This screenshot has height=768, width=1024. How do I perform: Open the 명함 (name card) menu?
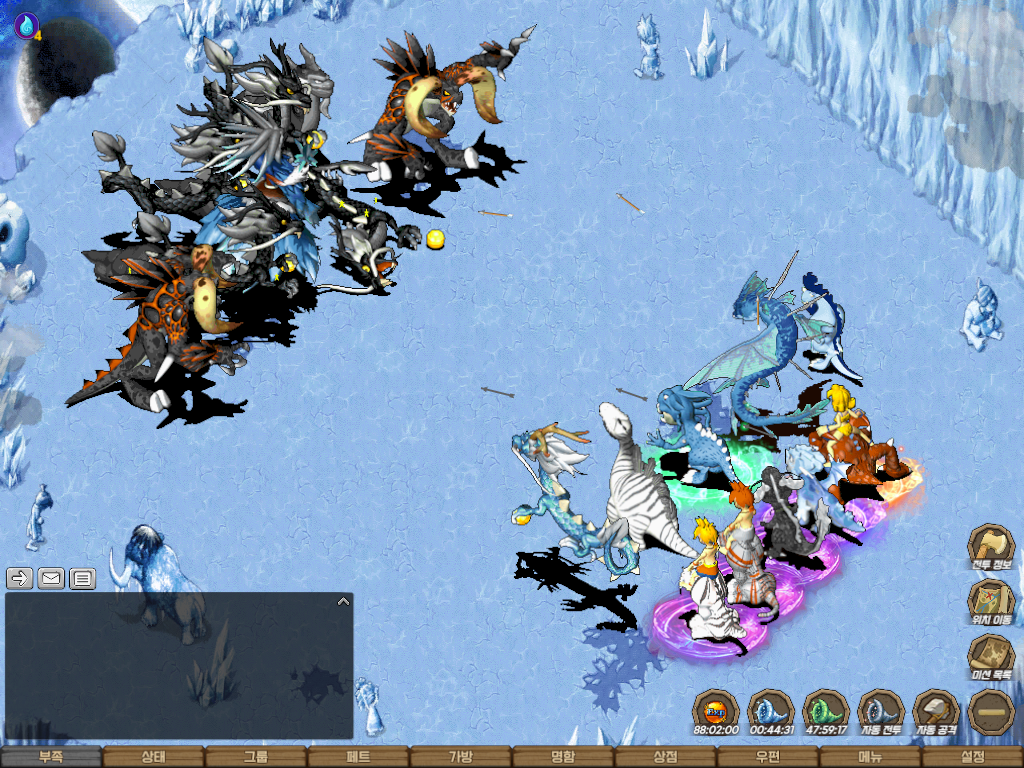[563, 757]
